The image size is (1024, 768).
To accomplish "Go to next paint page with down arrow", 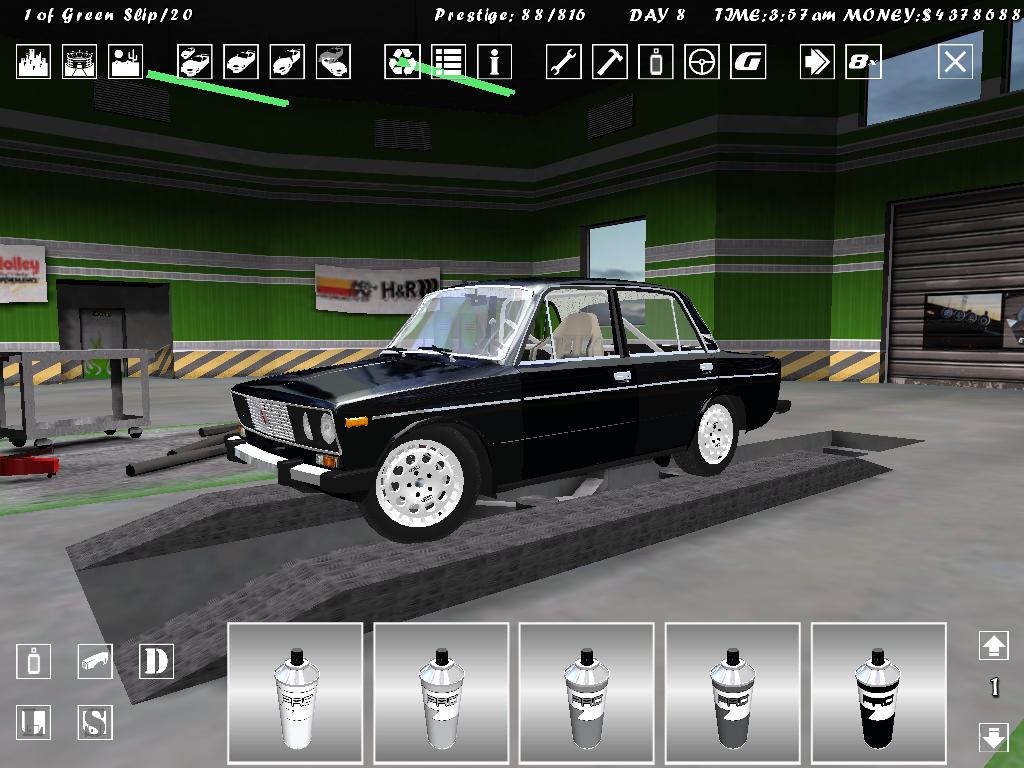I will pos(993,738).
